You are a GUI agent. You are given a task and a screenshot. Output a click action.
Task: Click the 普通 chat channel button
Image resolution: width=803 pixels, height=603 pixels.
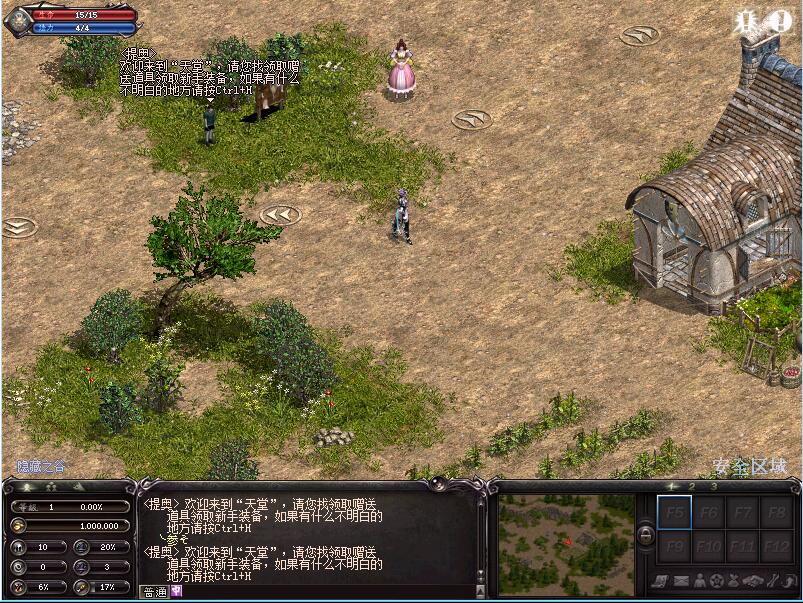155,591
